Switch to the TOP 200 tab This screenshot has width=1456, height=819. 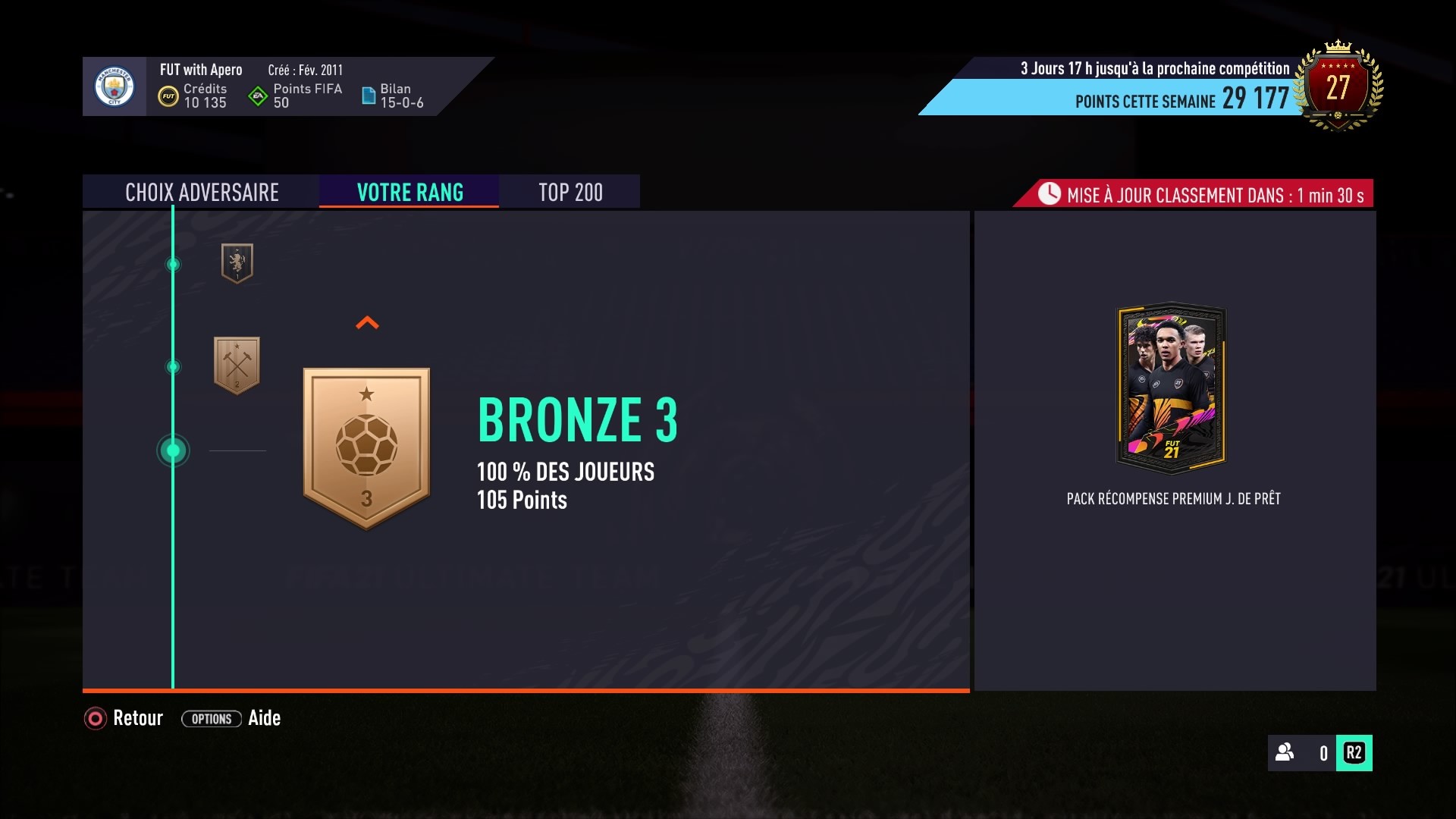tap(570, 192)
